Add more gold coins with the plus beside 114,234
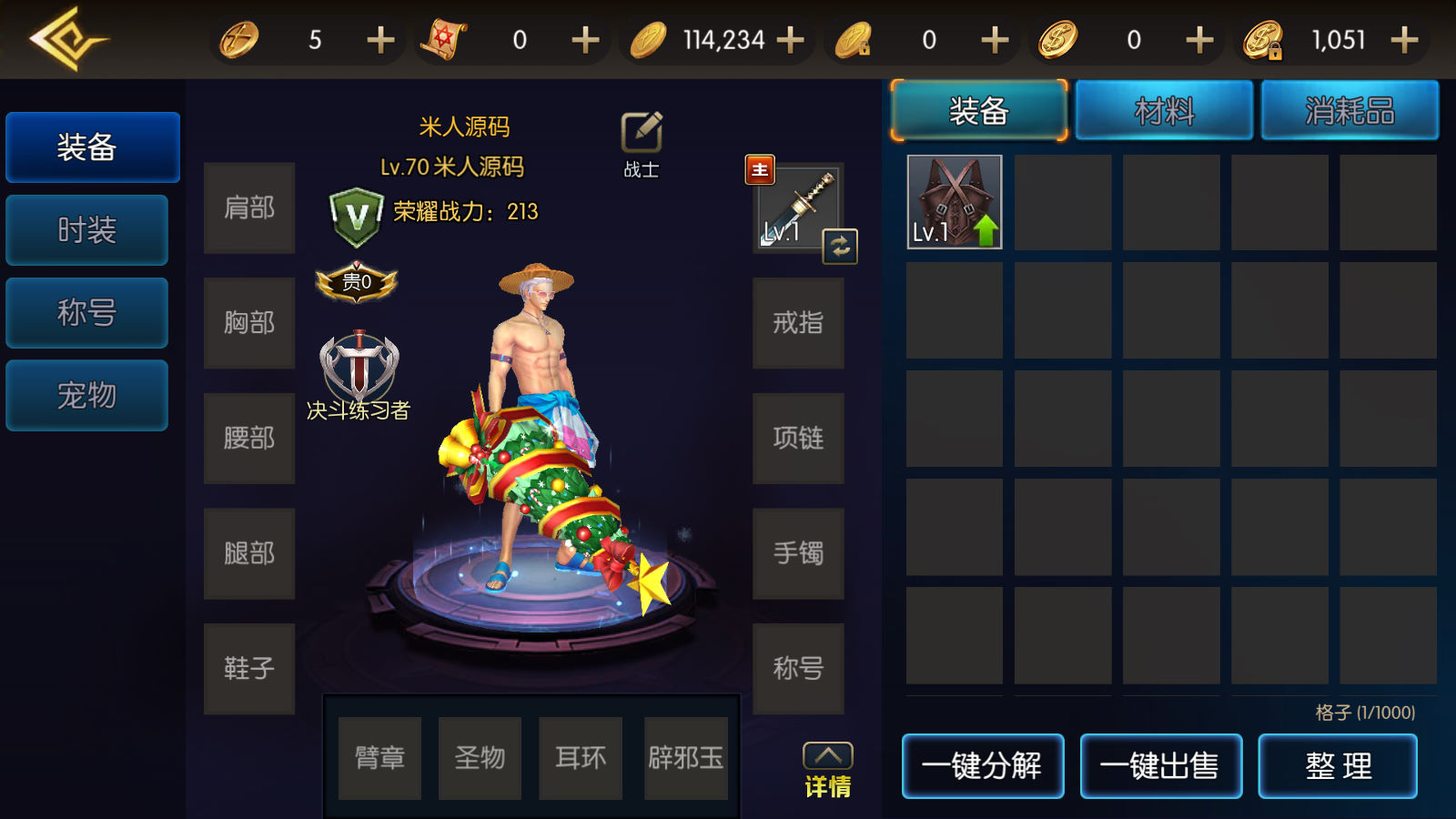1456x819 pixels. pos(791,40)
